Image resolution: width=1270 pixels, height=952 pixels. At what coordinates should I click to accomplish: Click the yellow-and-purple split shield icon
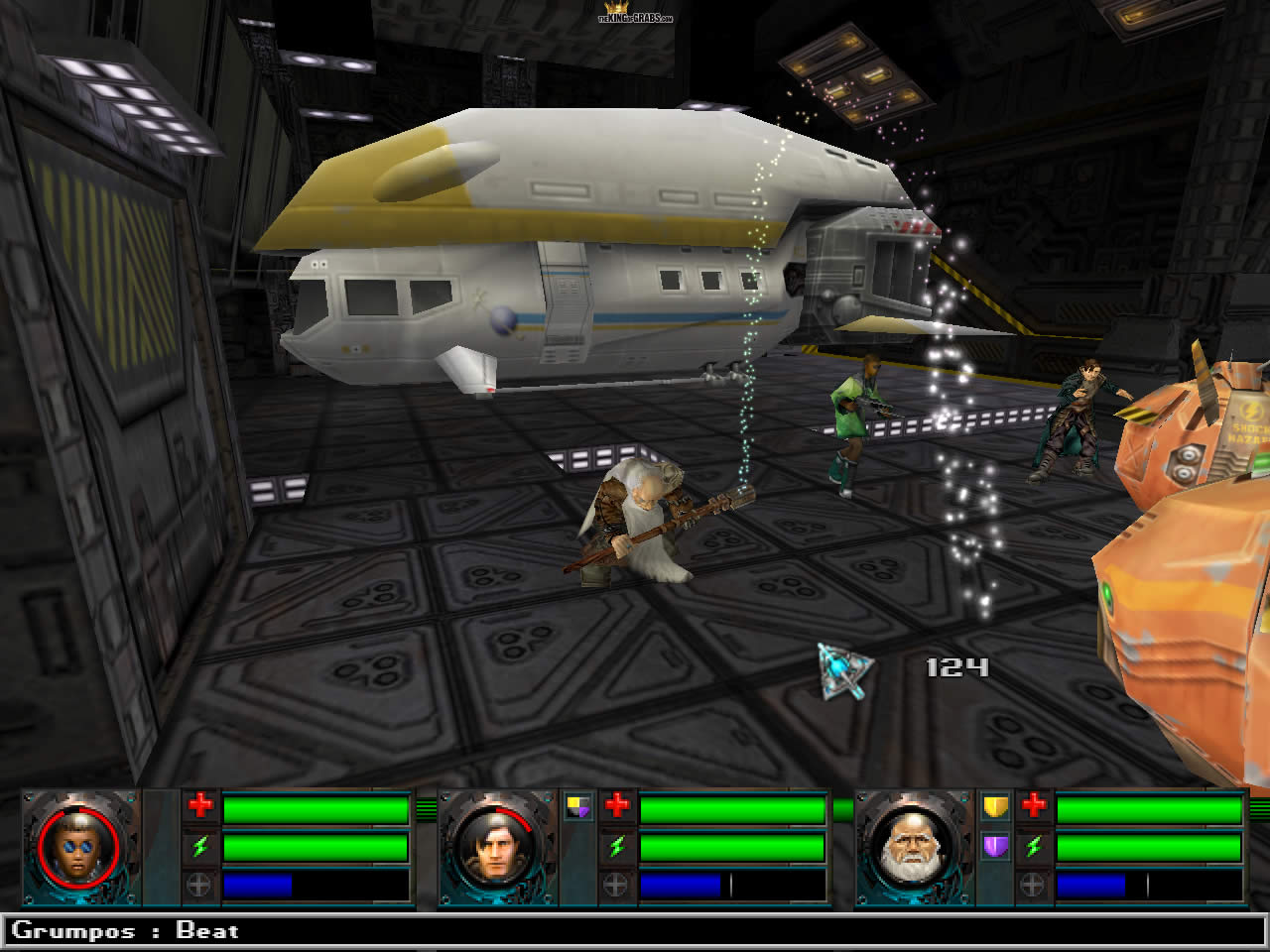(x=578, y=807)
